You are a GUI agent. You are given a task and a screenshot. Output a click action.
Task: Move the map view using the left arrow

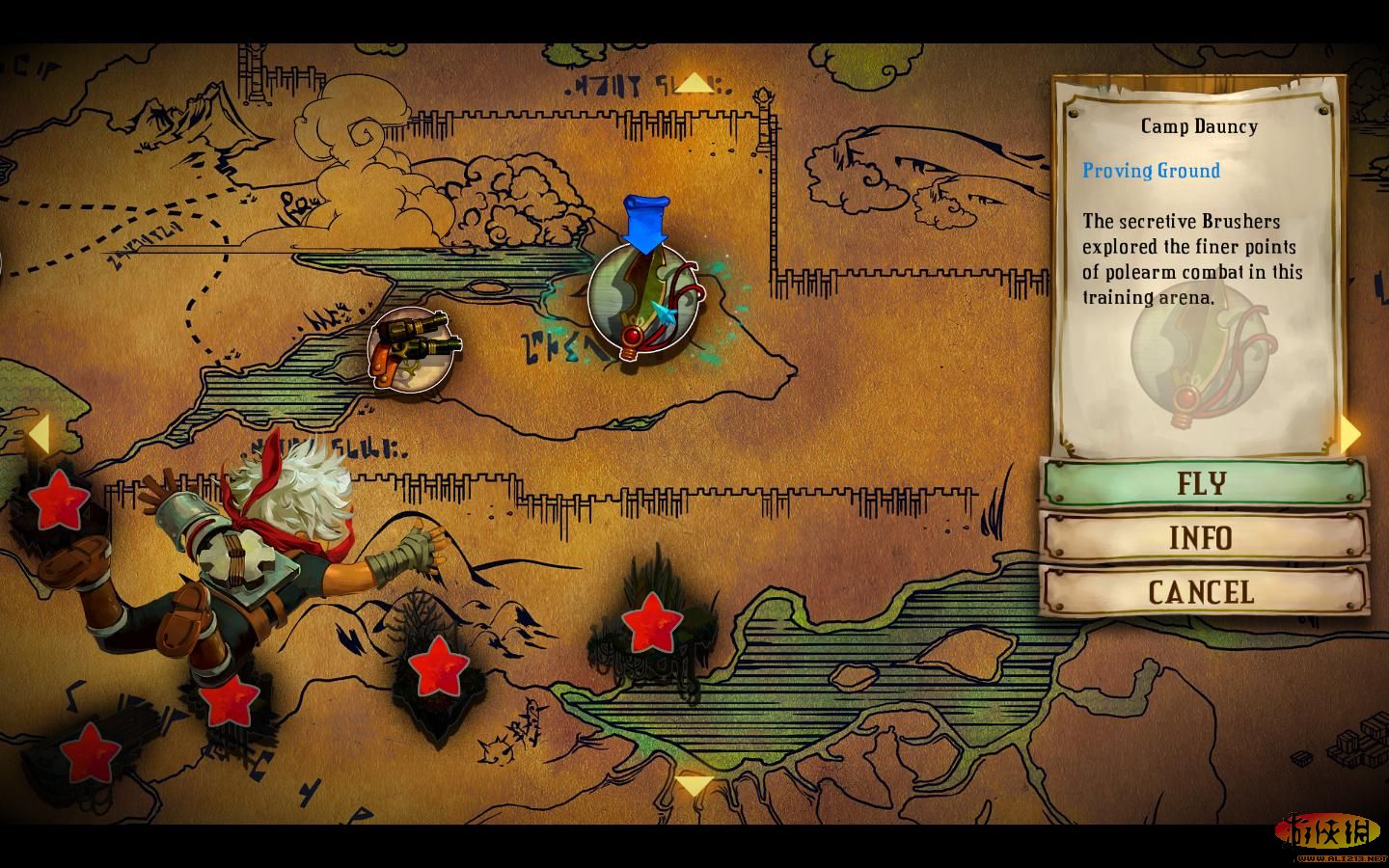click(x=37, y=435)
